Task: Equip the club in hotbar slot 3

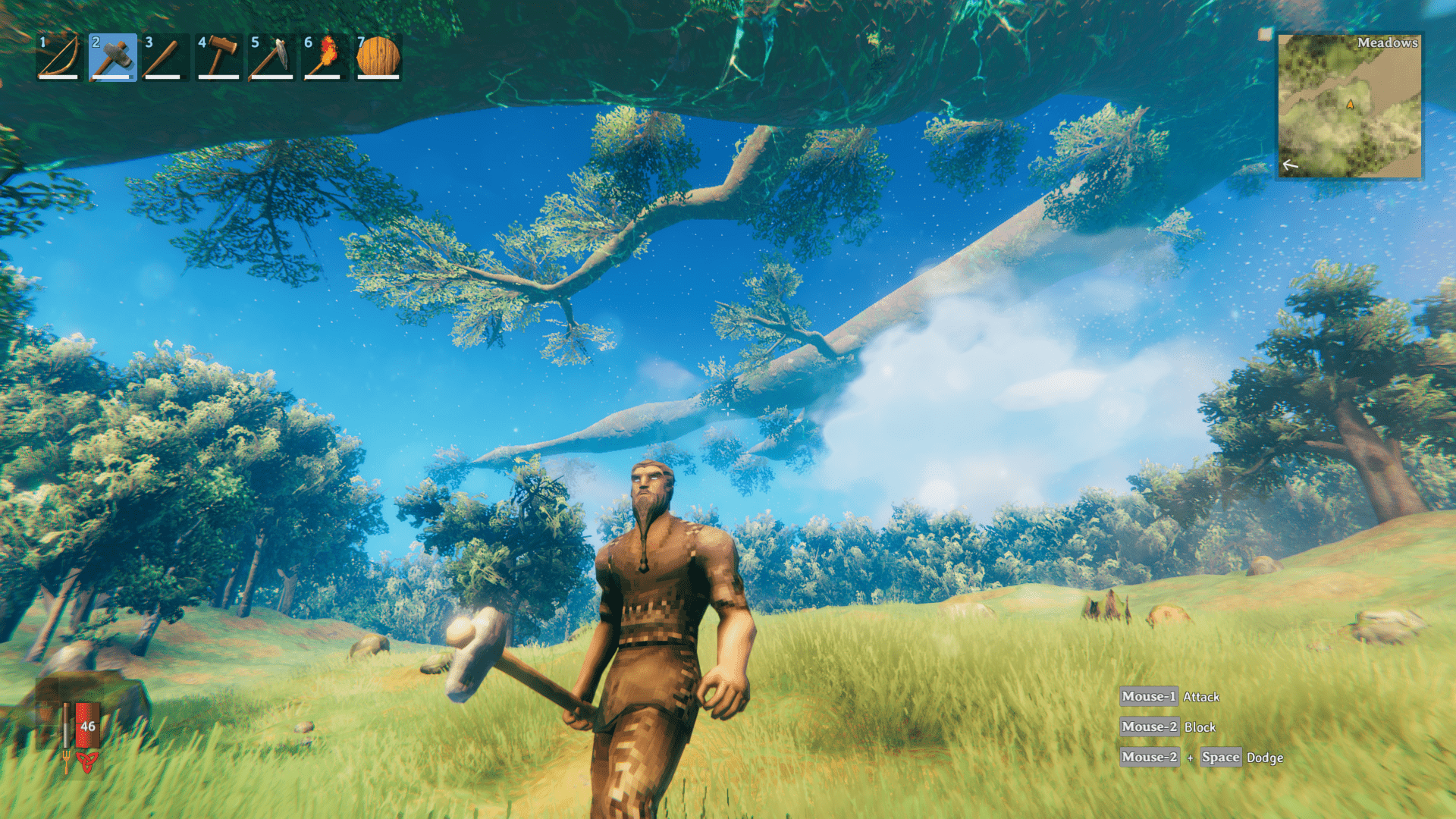Action: [x=164, y=58]
